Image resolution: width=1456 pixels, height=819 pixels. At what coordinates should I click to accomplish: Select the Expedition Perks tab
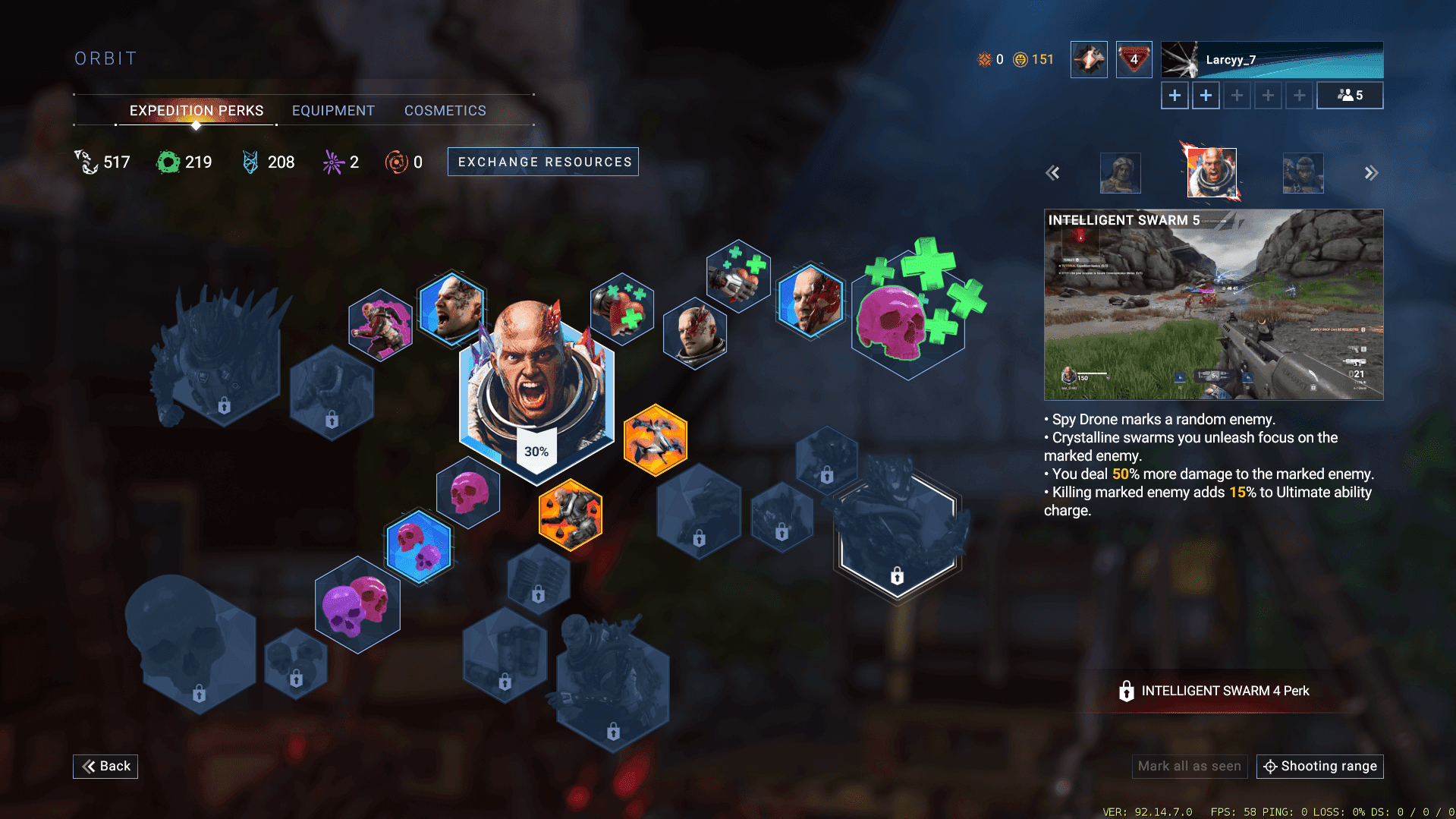pos(197,111)
